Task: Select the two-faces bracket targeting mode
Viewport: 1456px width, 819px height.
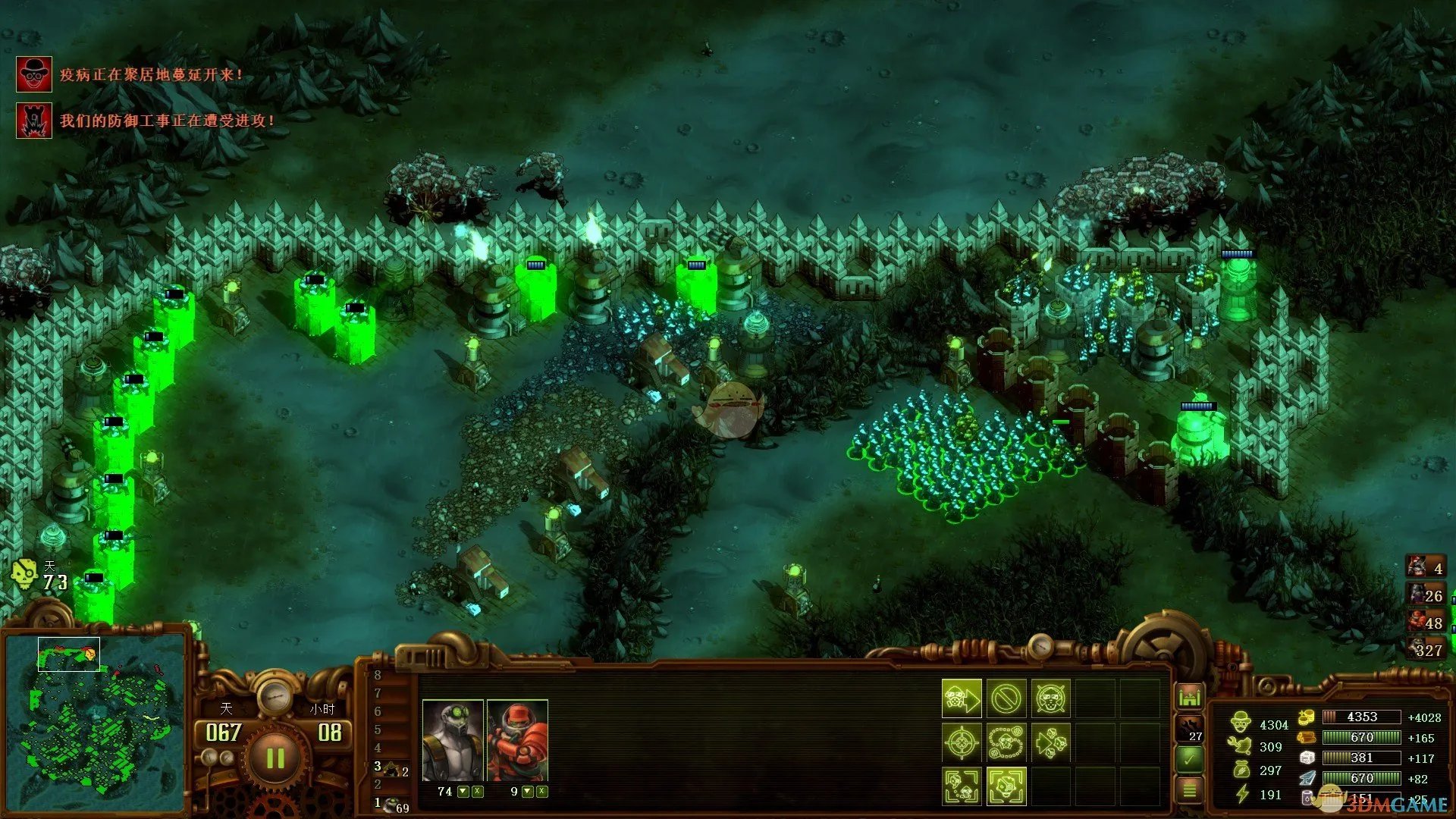Action: 962,786
